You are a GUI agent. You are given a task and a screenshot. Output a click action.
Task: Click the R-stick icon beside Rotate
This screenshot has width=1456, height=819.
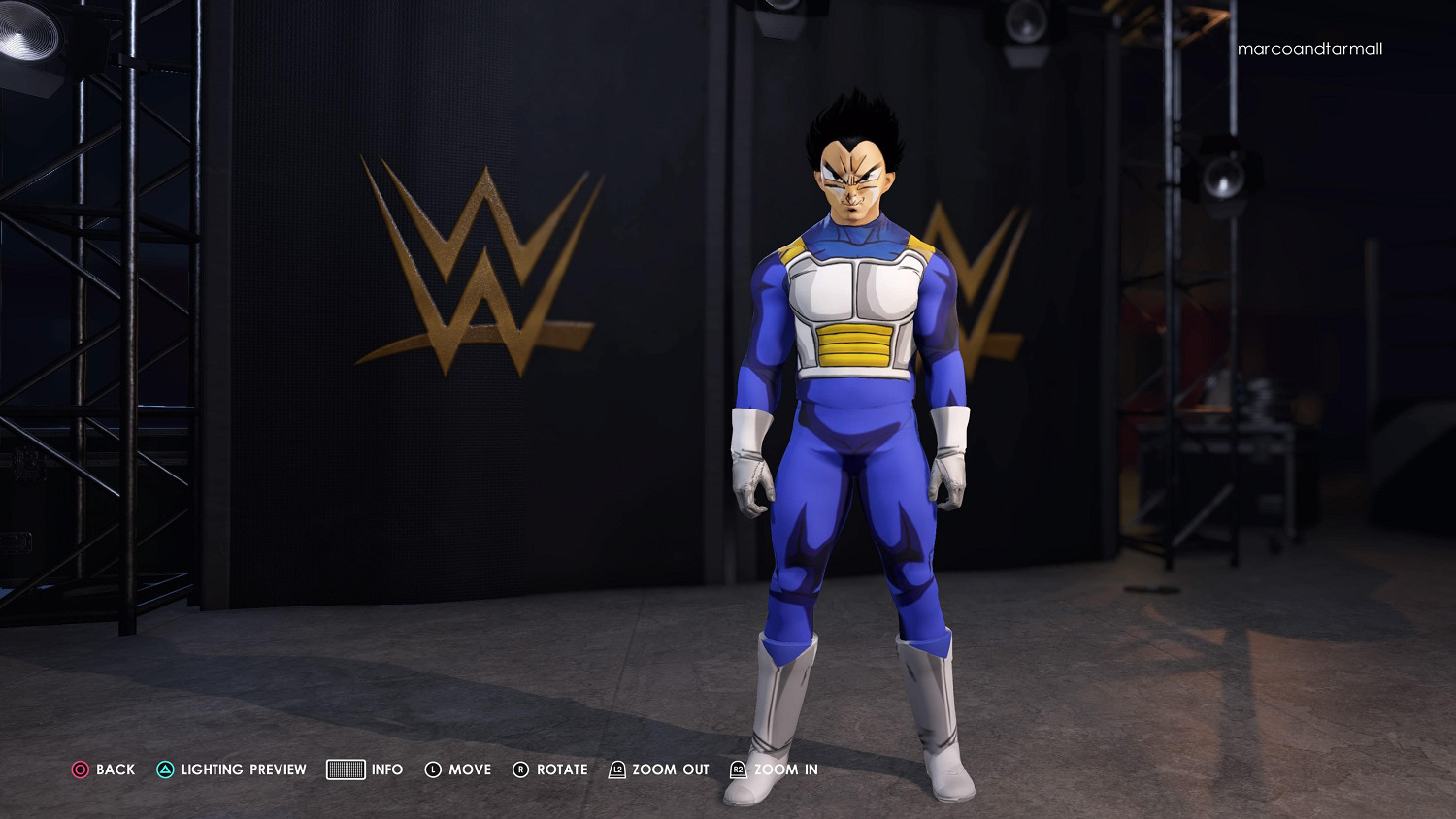coord(520,770)
